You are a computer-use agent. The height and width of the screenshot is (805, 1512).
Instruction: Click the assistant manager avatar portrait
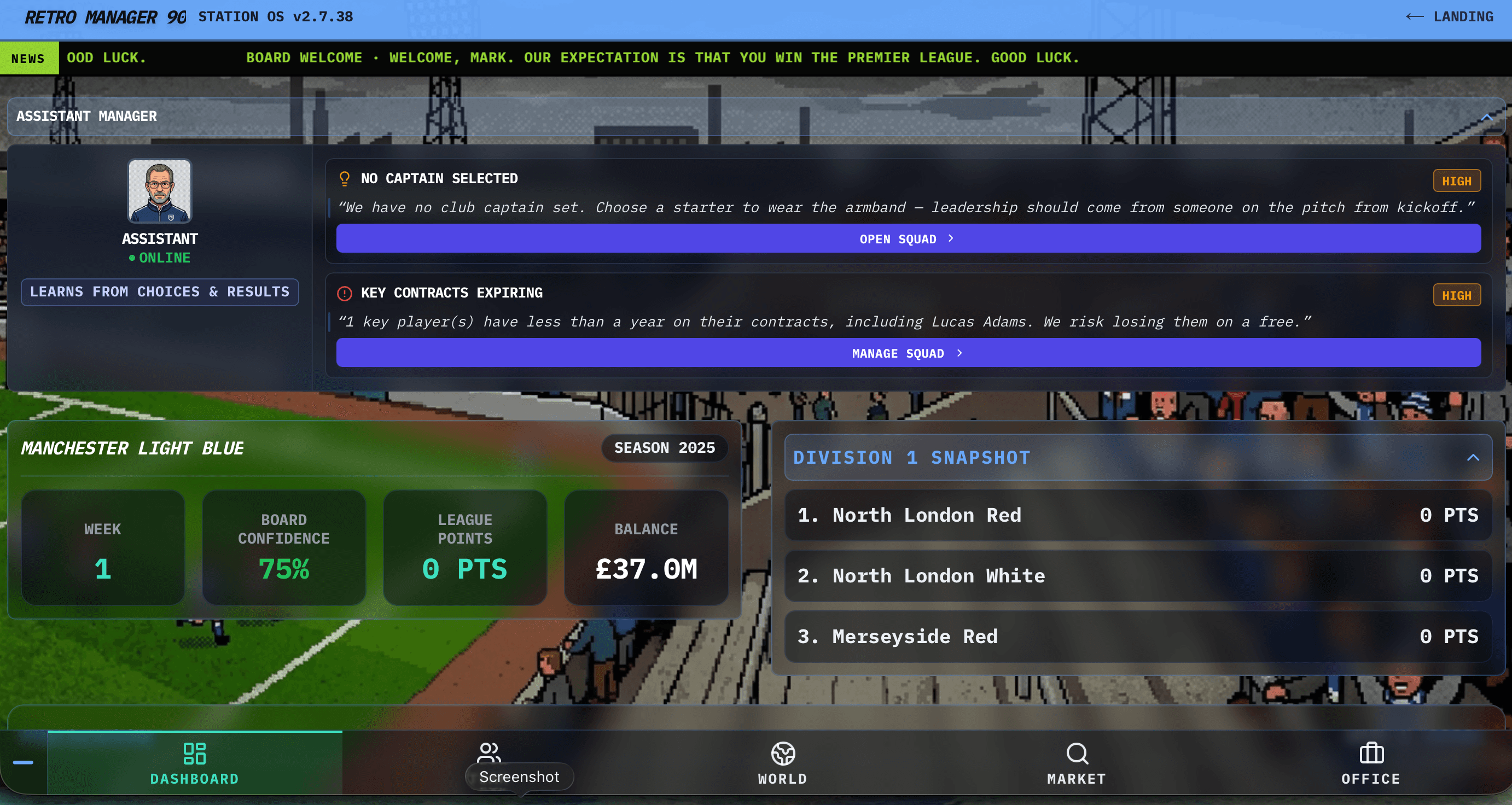tap(160, 191)
